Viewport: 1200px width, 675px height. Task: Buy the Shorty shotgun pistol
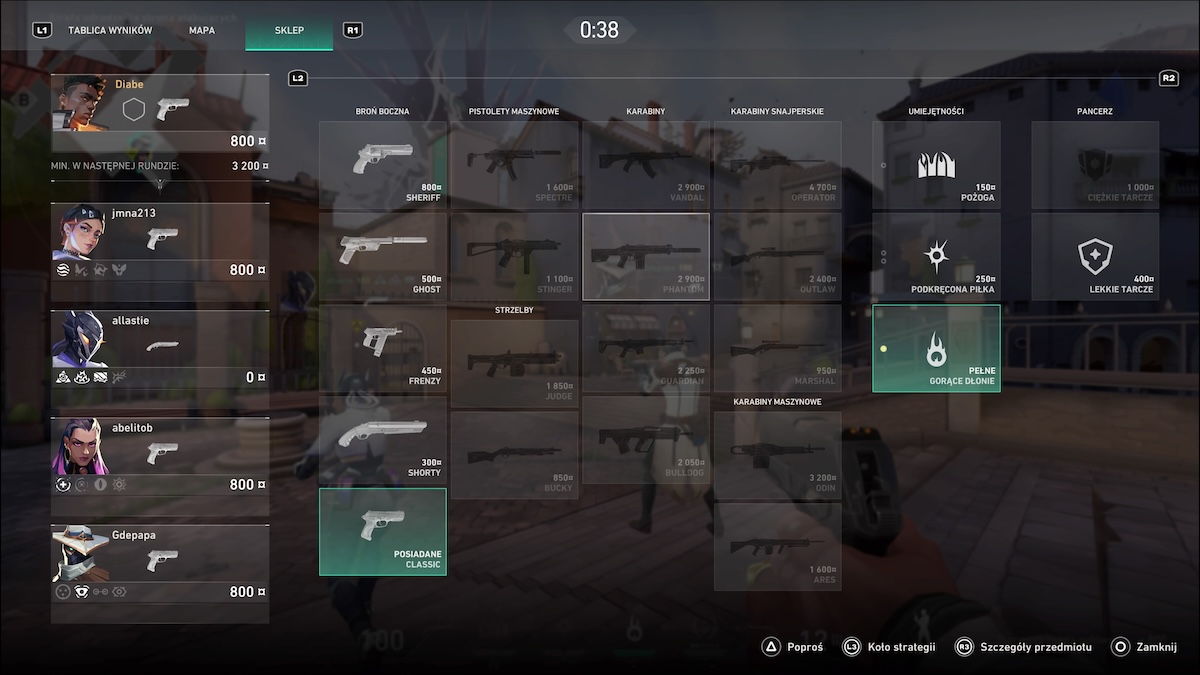(383, 438)
